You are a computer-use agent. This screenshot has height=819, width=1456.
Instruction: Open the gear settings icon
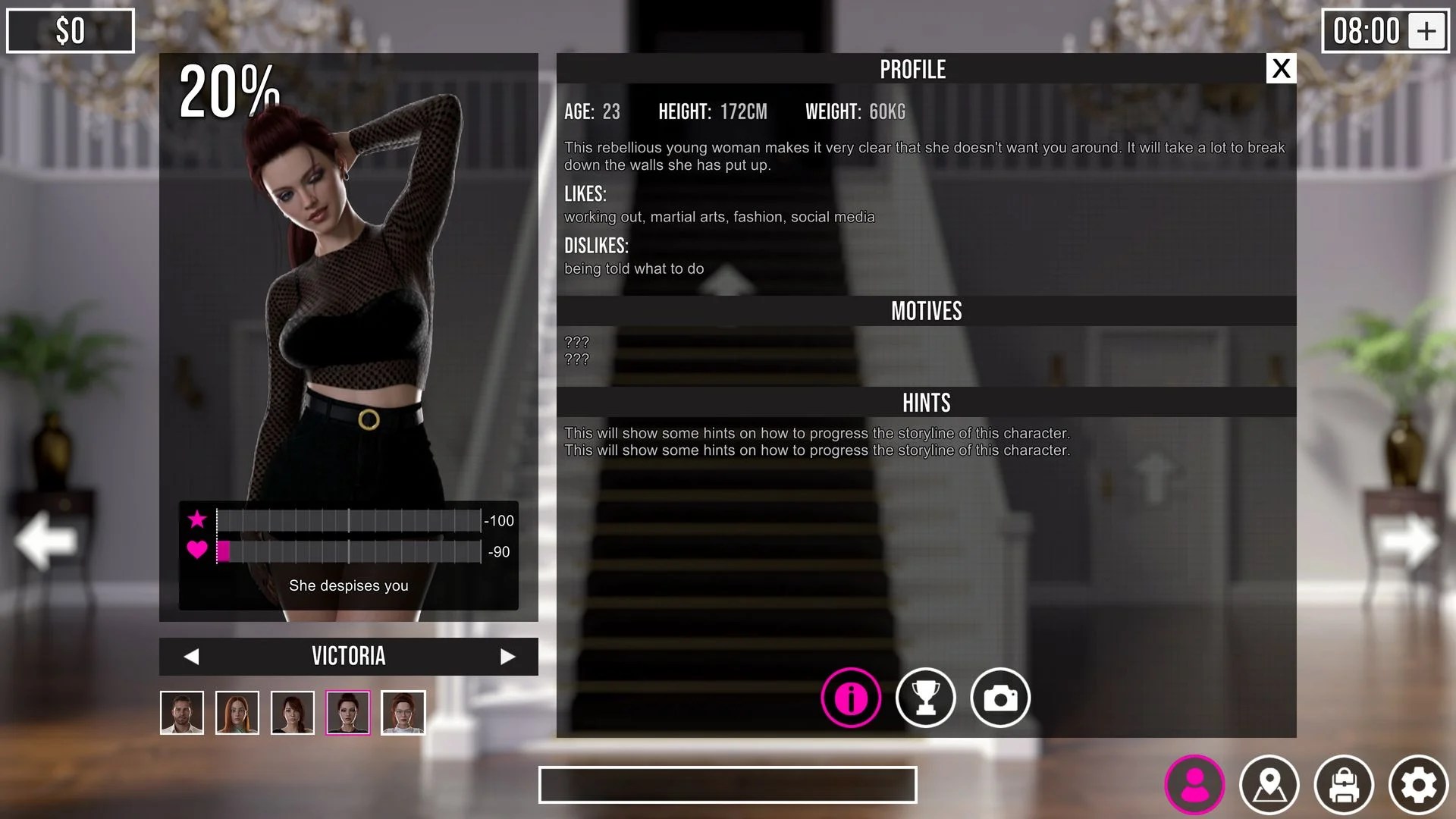point(1418,785)
